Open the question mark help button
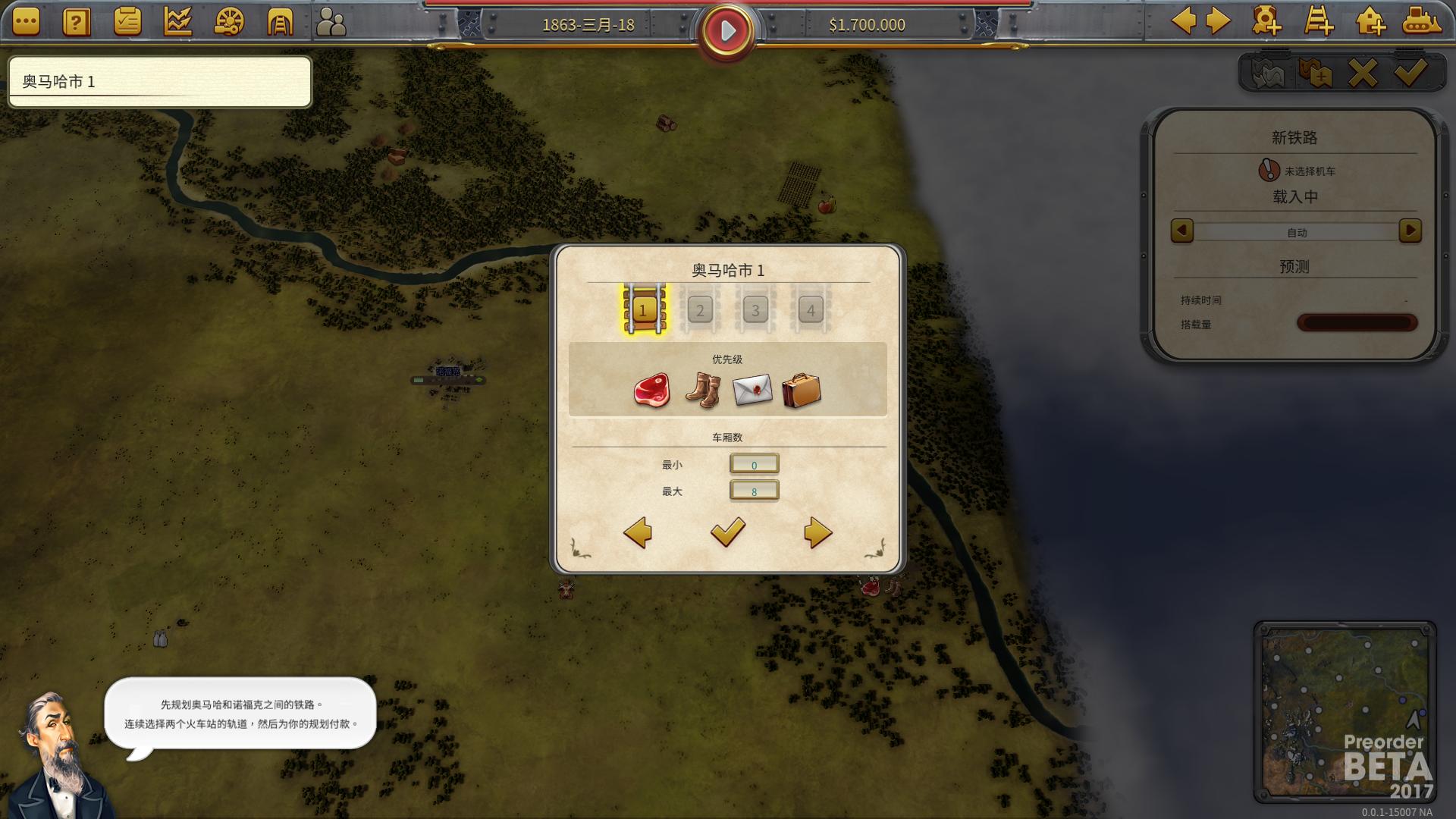 click(76, 22)
